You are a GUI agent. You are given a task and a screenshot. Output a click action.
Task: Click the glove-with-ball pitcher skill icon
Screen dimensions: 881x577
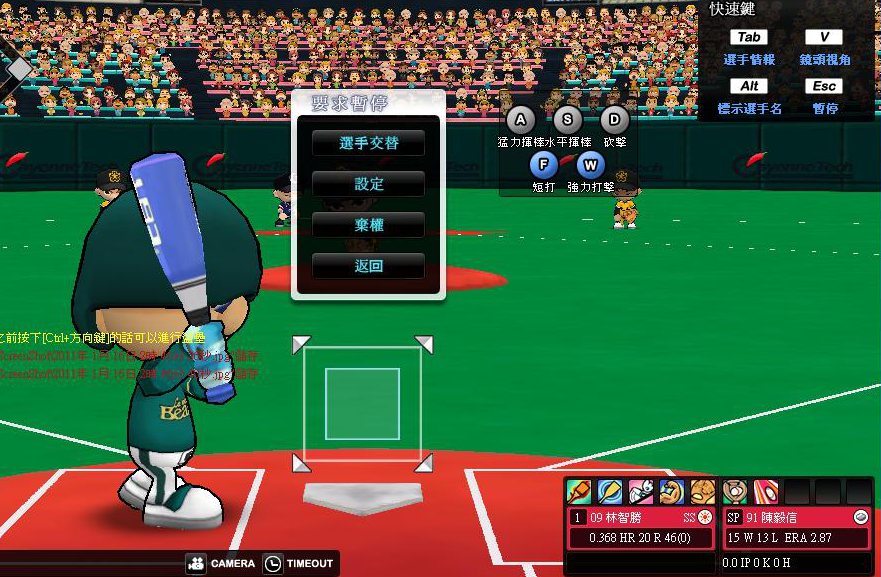click(735, 491)
